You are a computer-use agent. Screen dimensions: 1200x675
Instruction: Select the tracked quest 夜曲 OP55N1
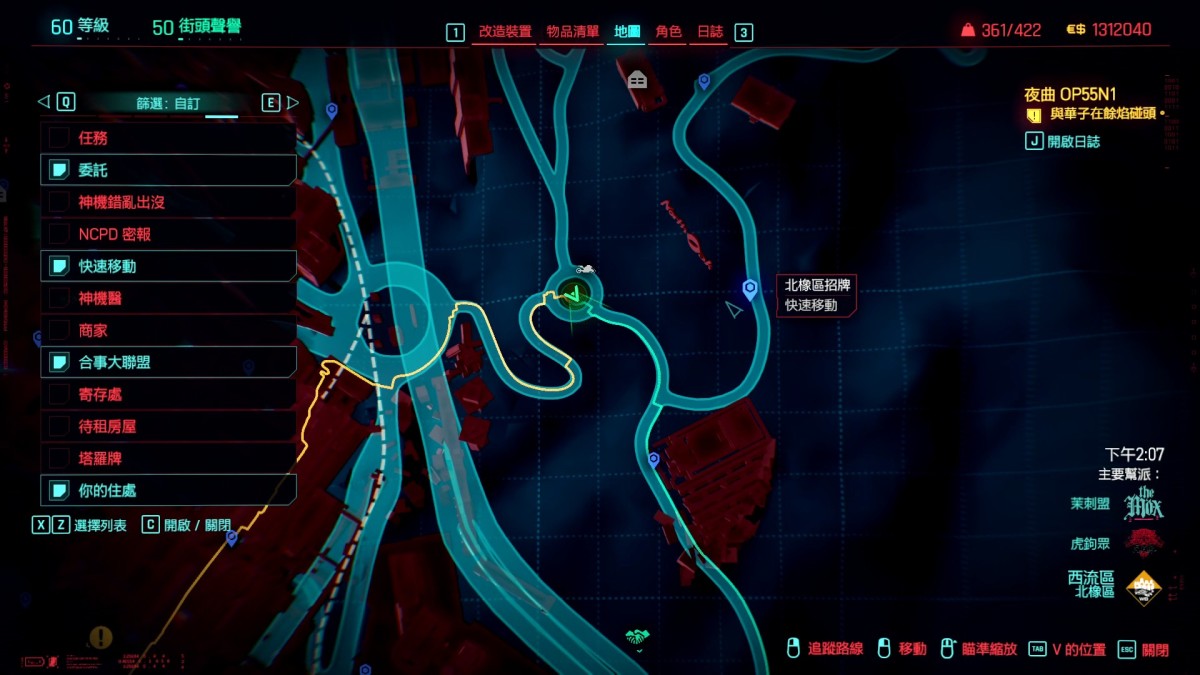(x=1069, y=94)
